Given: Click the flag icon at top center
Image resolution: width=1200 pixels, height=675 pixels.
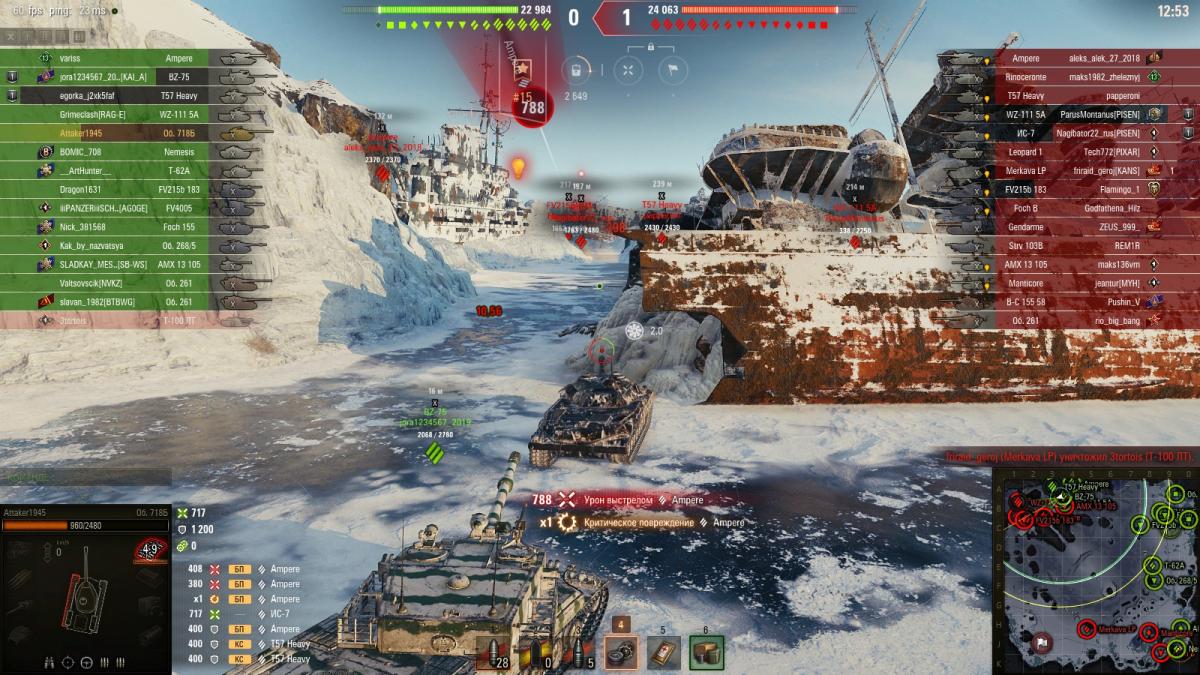Looking at the screenshot, I should point(673,69).
